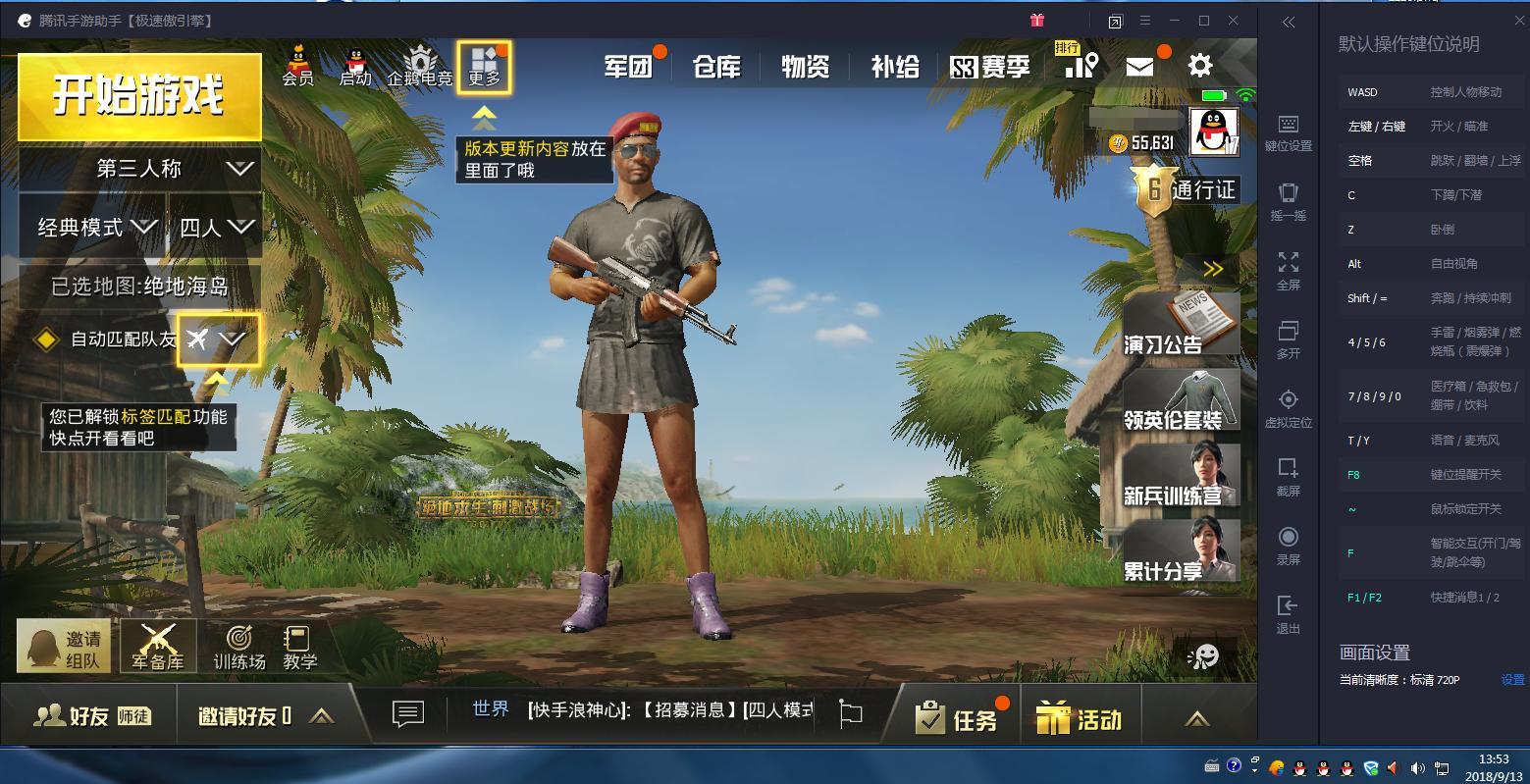
Task: Open the 活动 events button
Action: 1079,719
